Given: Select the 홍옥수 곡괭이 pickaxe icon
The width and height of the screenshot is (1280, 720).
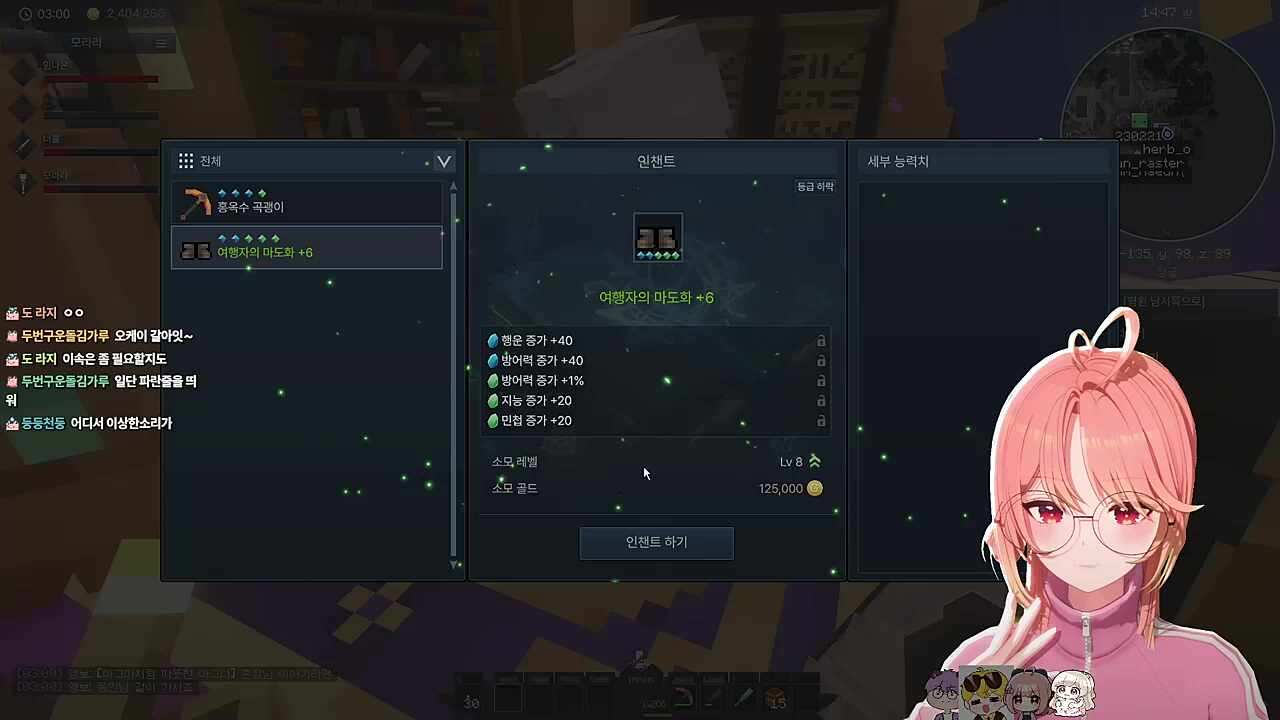Looking at the screenshot, I should (196, 203).
